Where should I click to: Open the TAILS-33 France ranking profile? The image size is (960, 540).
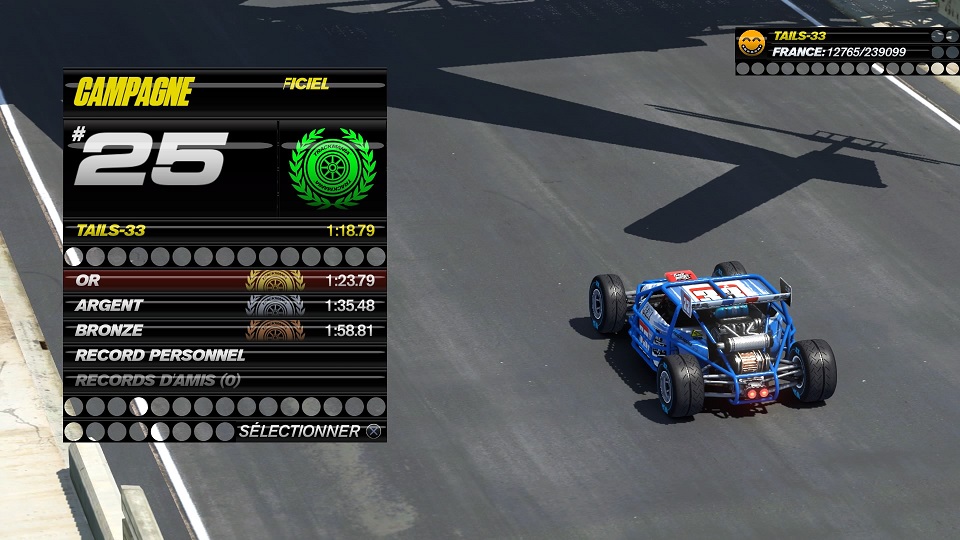845,44
